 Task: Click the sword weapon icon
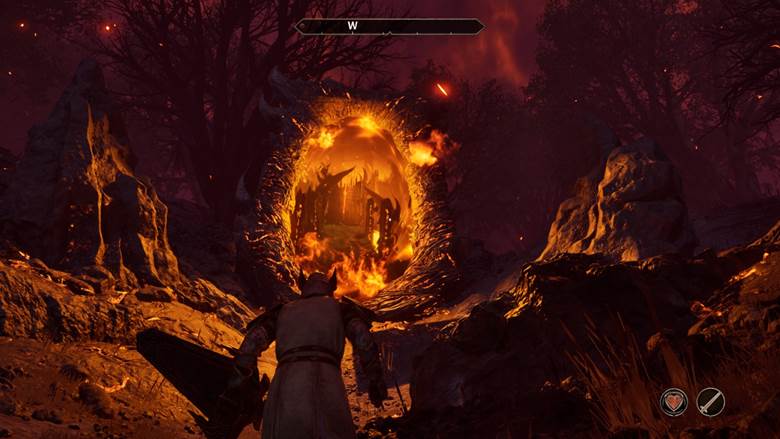click(x=711, y=402)
